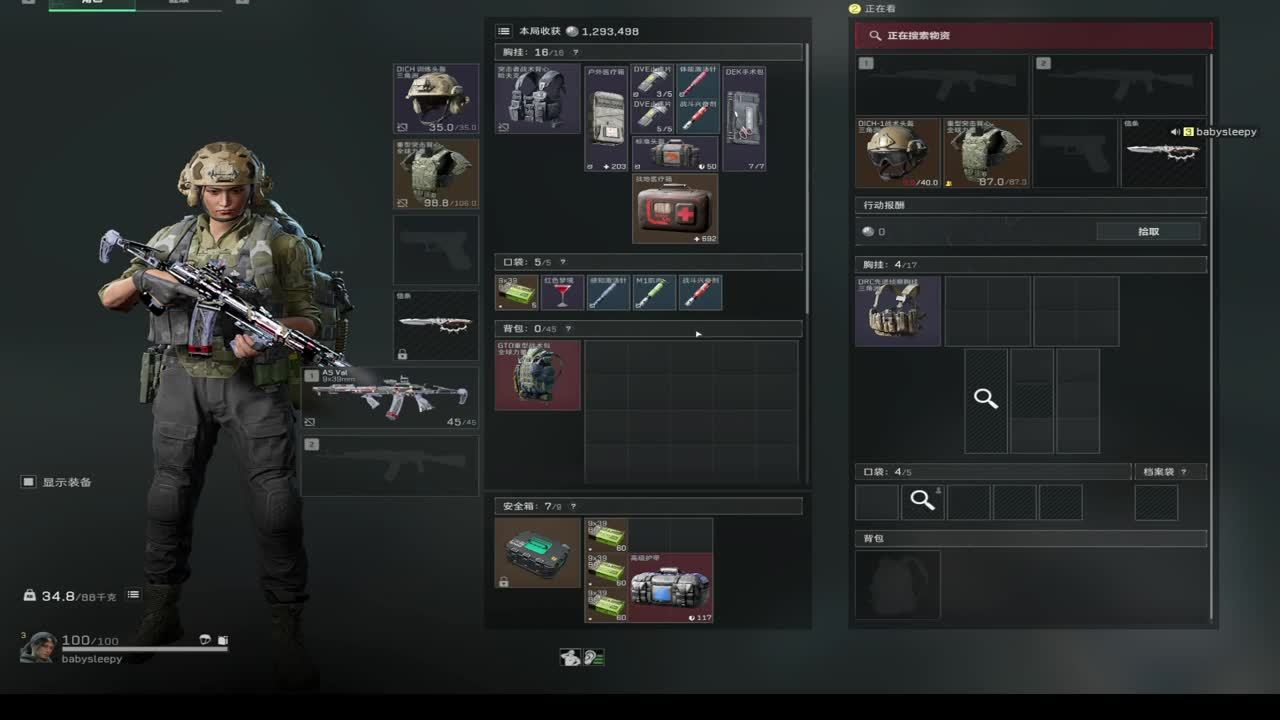Open the list icon beside 本局收获
This screenshot has width=1280, height=720.
pyautogui.click(x=504, y=31)
